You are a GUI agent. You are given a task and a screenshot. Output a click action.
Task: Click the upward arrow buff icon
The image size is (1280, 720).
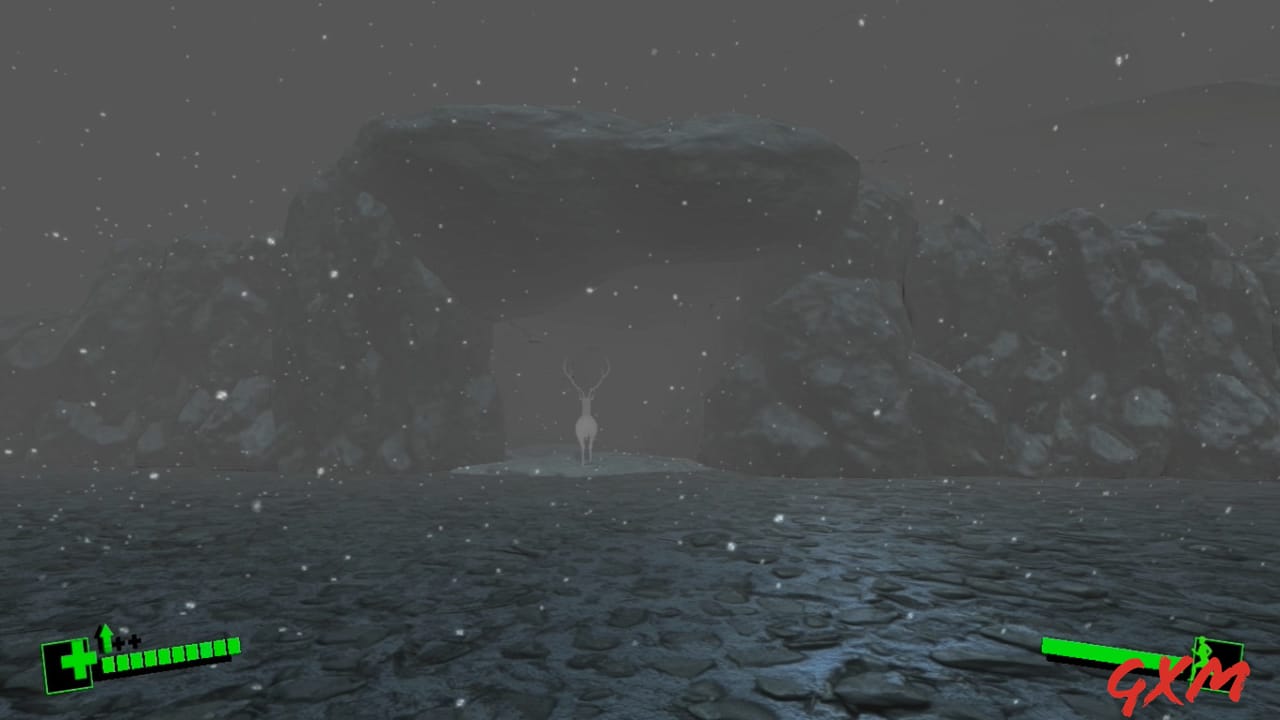click(x=106, y=637)
